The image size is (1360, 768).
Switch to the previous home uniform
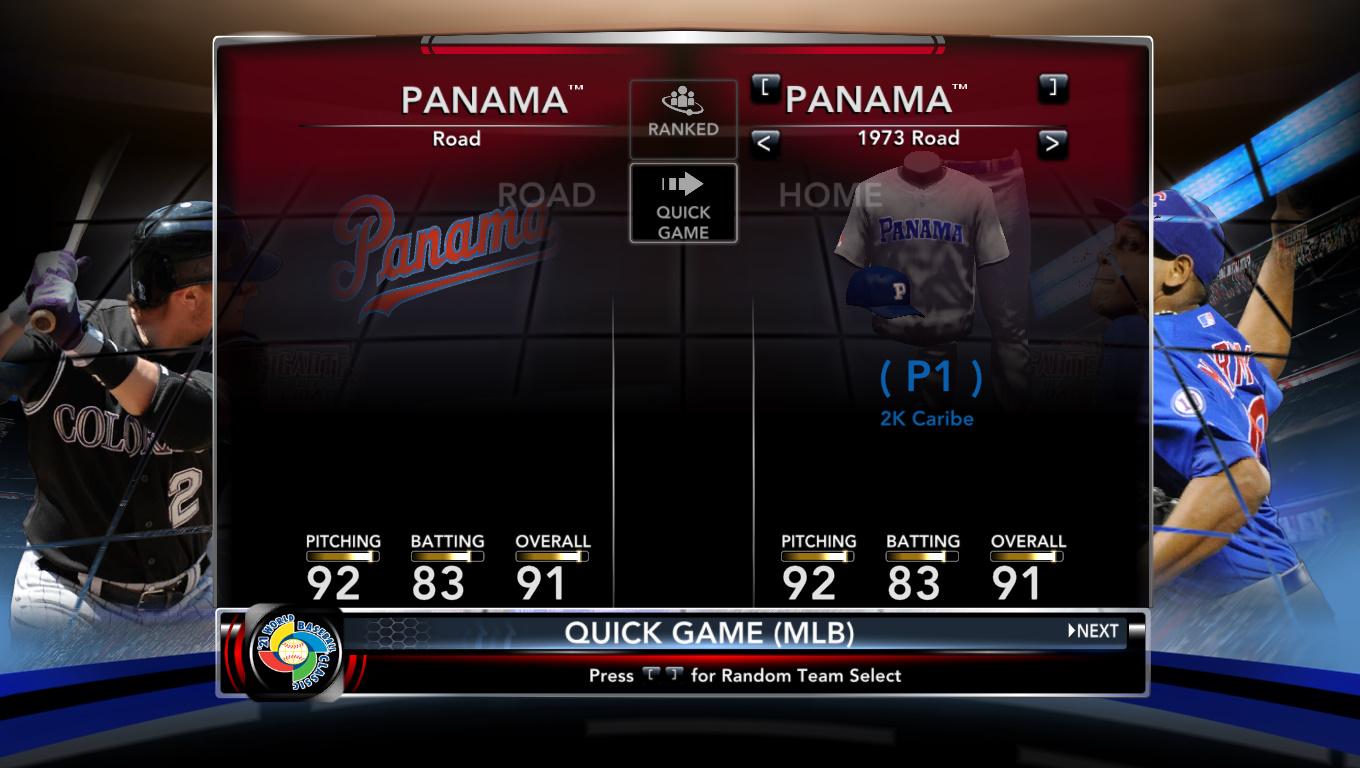(764, 143)
